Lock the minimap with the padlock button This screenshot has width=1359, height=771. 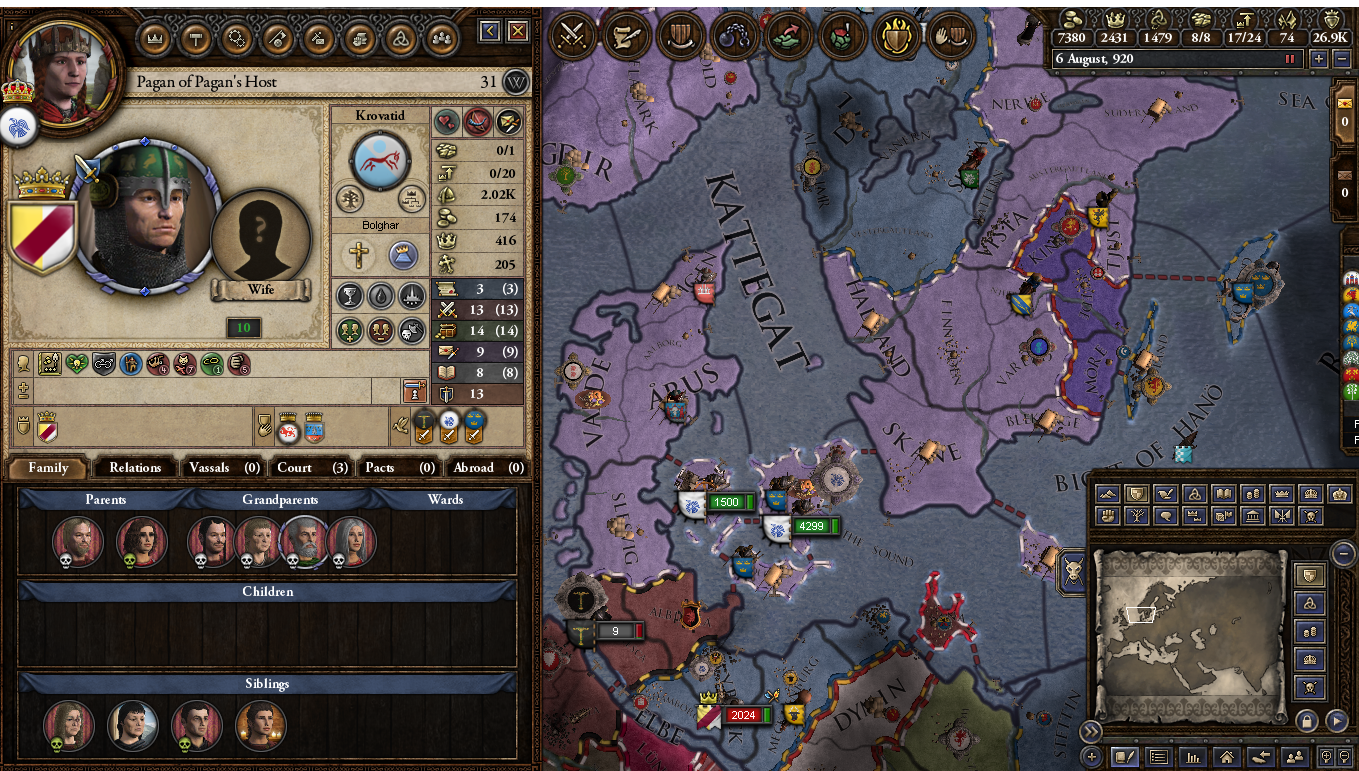coord(1307,721)
